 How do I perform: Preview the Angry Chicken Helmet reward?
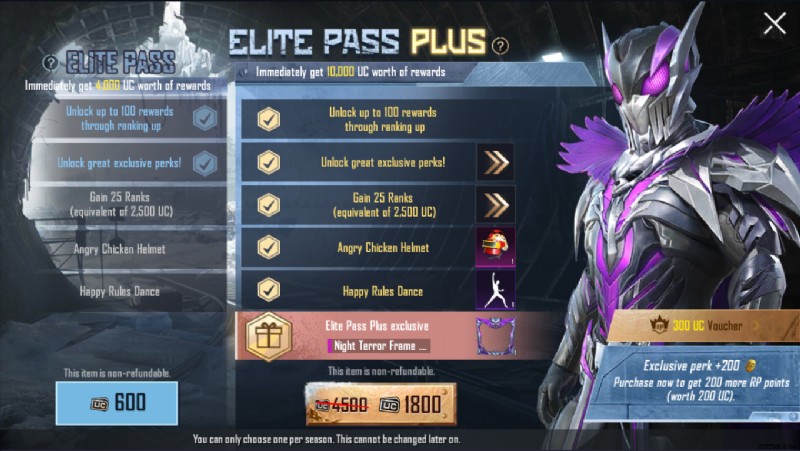pos(495,246)
